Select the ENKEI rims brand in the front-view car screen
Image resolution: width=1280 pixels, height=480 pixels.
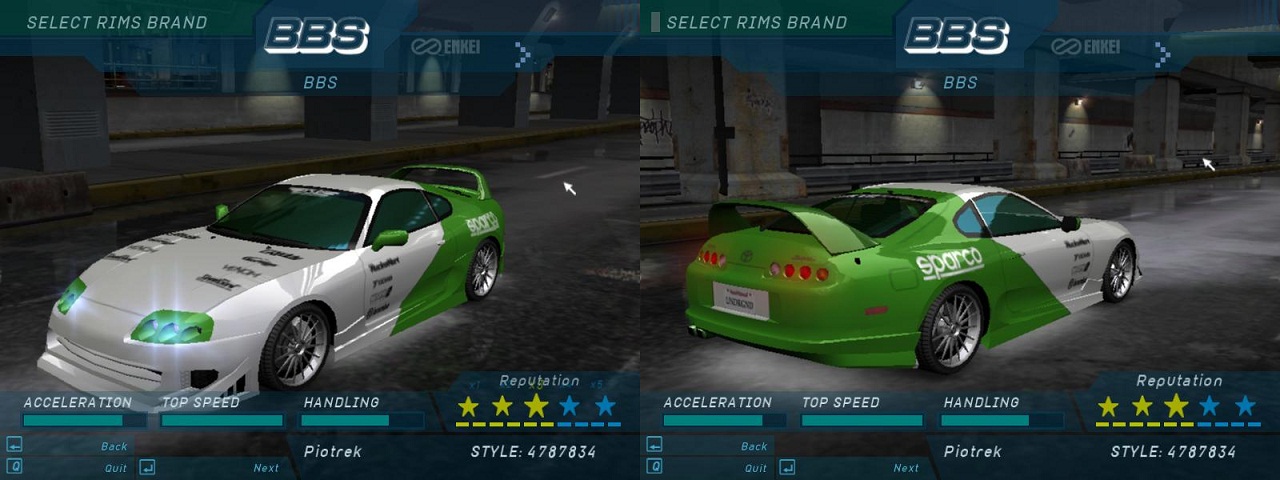pyautogui.click(x=447, y=47)
